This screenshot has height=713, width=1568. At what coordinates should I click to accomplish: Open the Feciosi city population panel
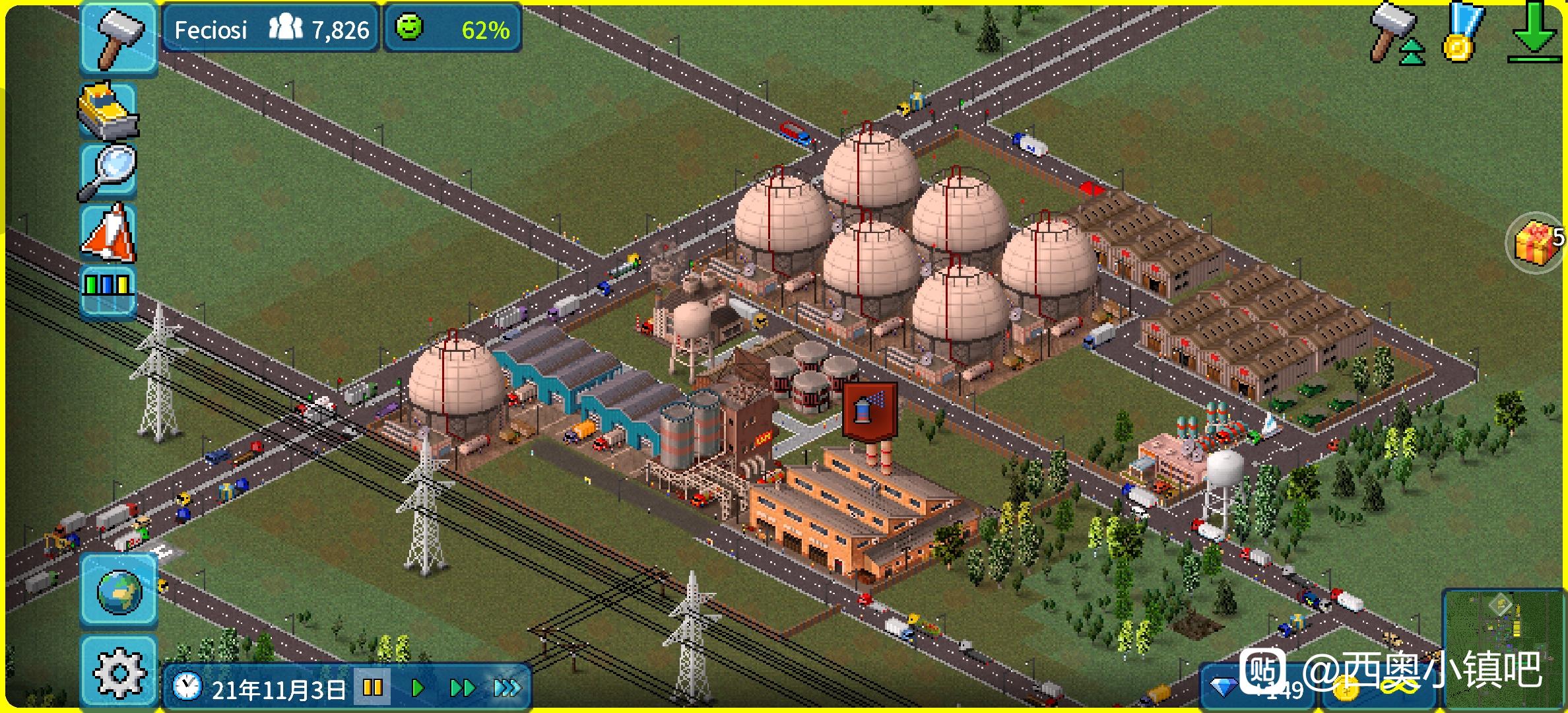click(x=271, y=29)
